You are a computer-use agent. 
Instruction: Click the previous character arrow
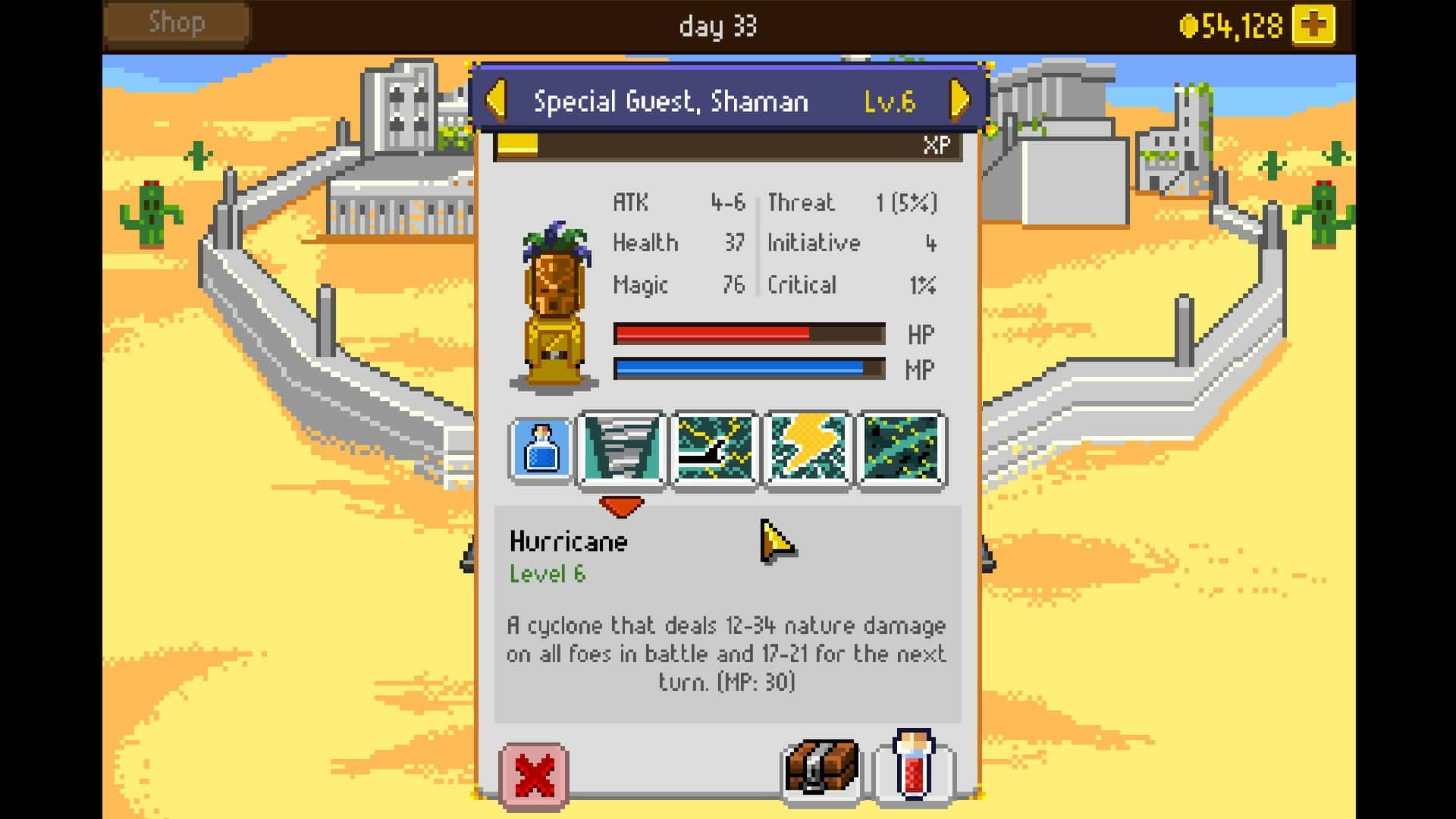click(x=497, y=99)
